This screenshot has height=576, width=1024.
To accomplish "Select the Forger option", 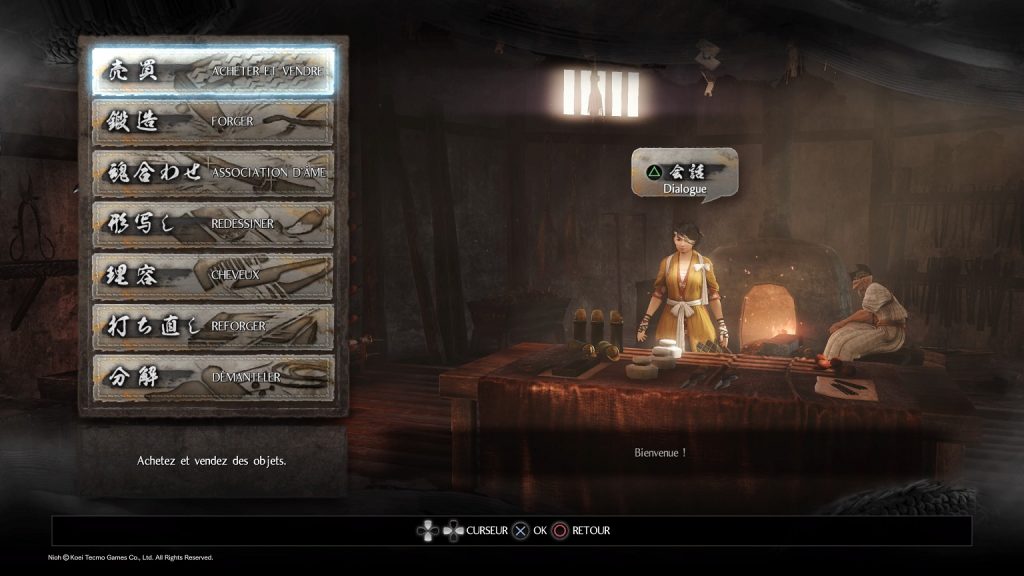I will click(213, 122).
